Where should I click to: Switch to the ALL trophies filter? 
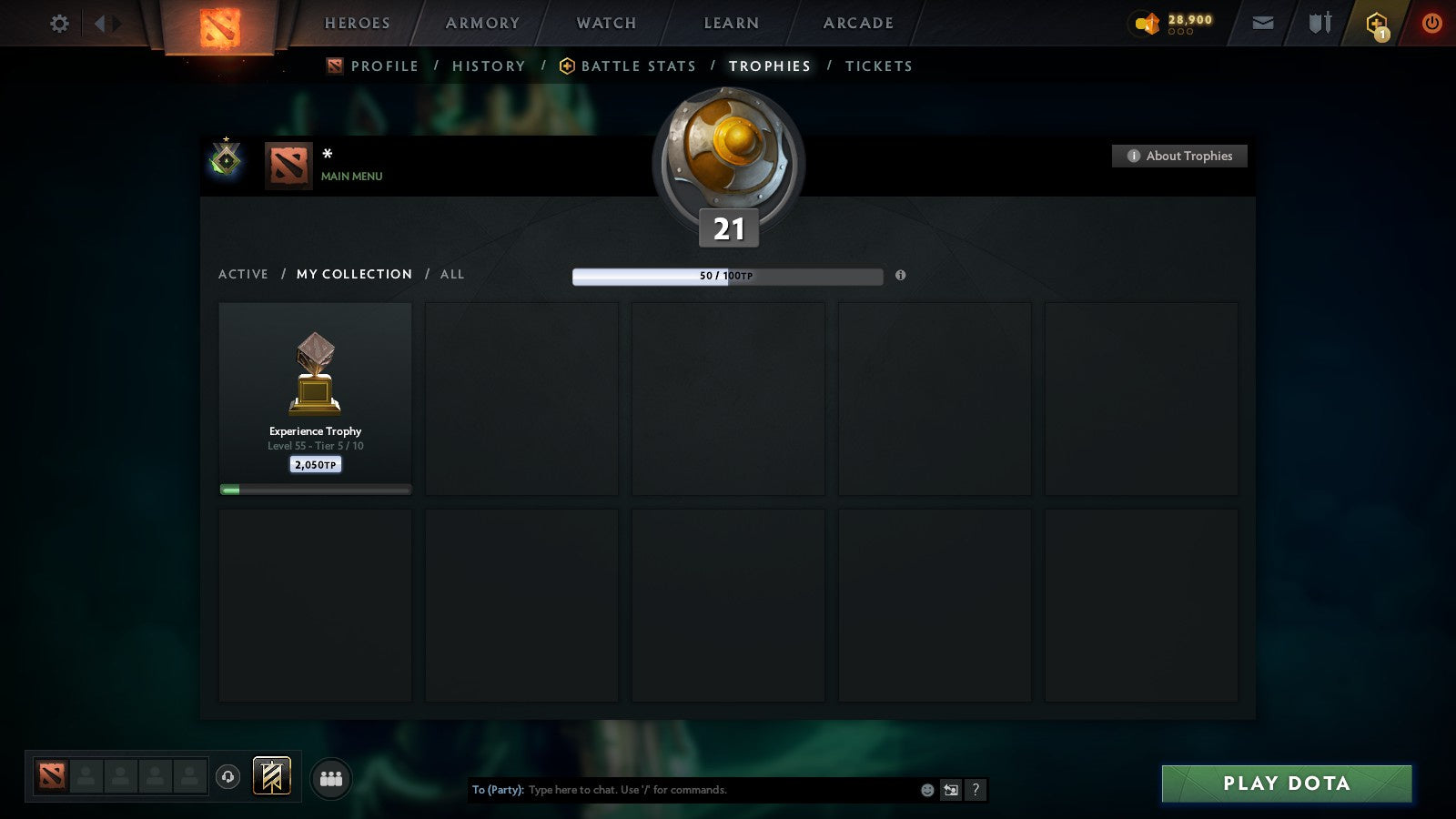451,274
